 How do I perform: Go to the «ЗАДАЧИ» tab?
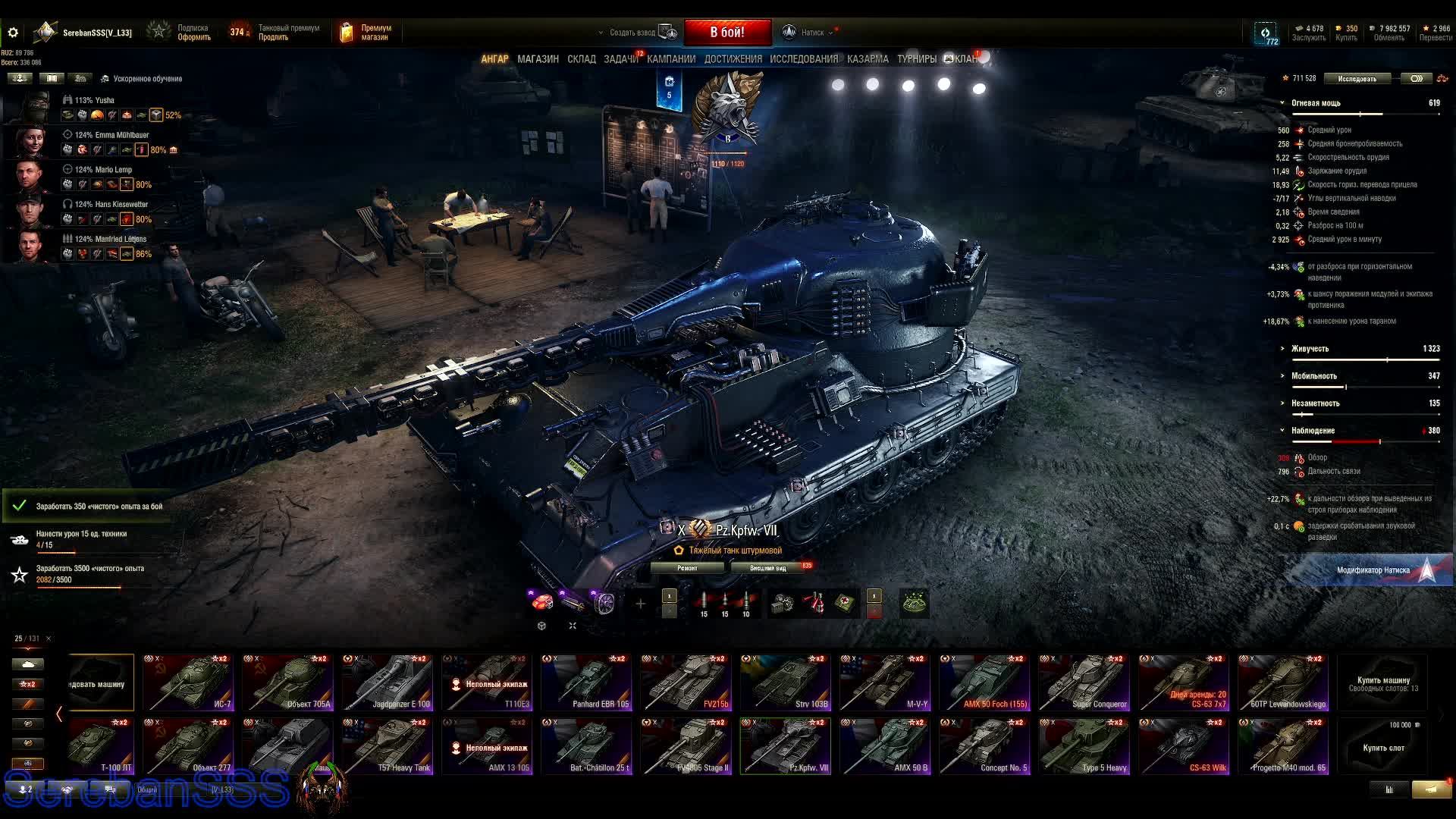pos(620,59)
